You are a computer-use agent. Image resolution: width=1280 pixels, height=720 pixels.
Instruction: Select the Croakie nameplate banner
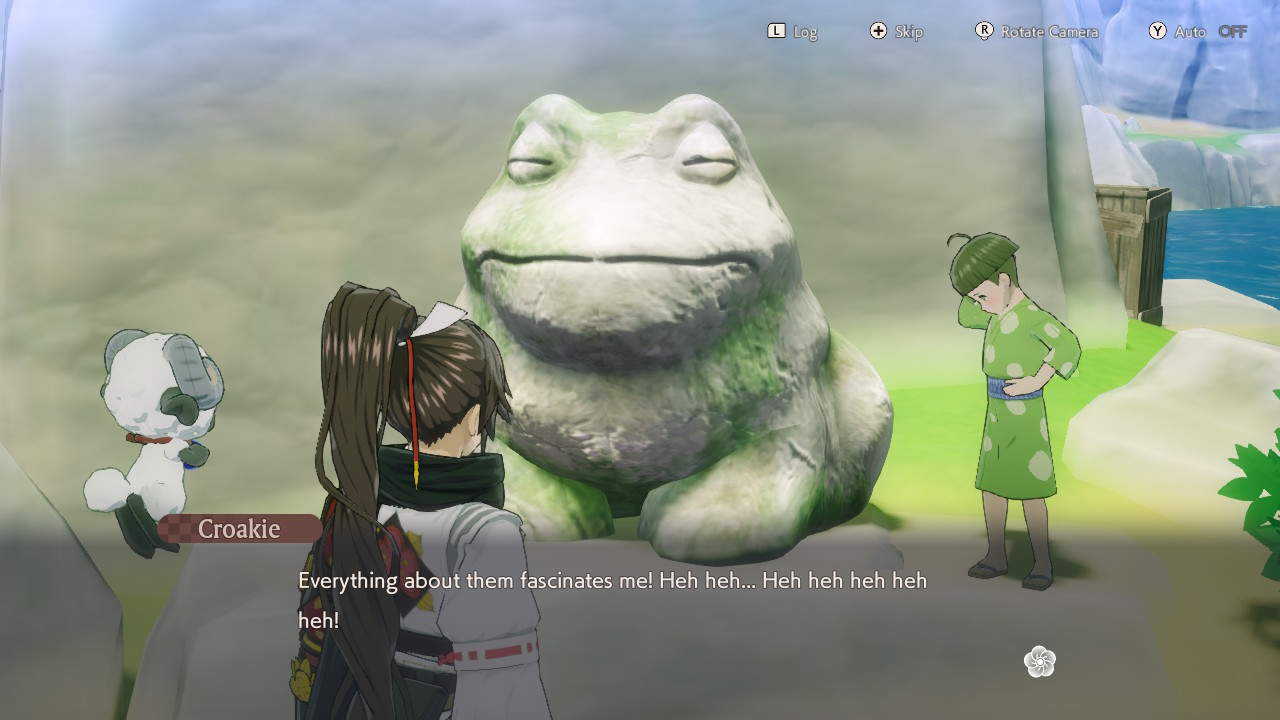[x=240, y=529]
